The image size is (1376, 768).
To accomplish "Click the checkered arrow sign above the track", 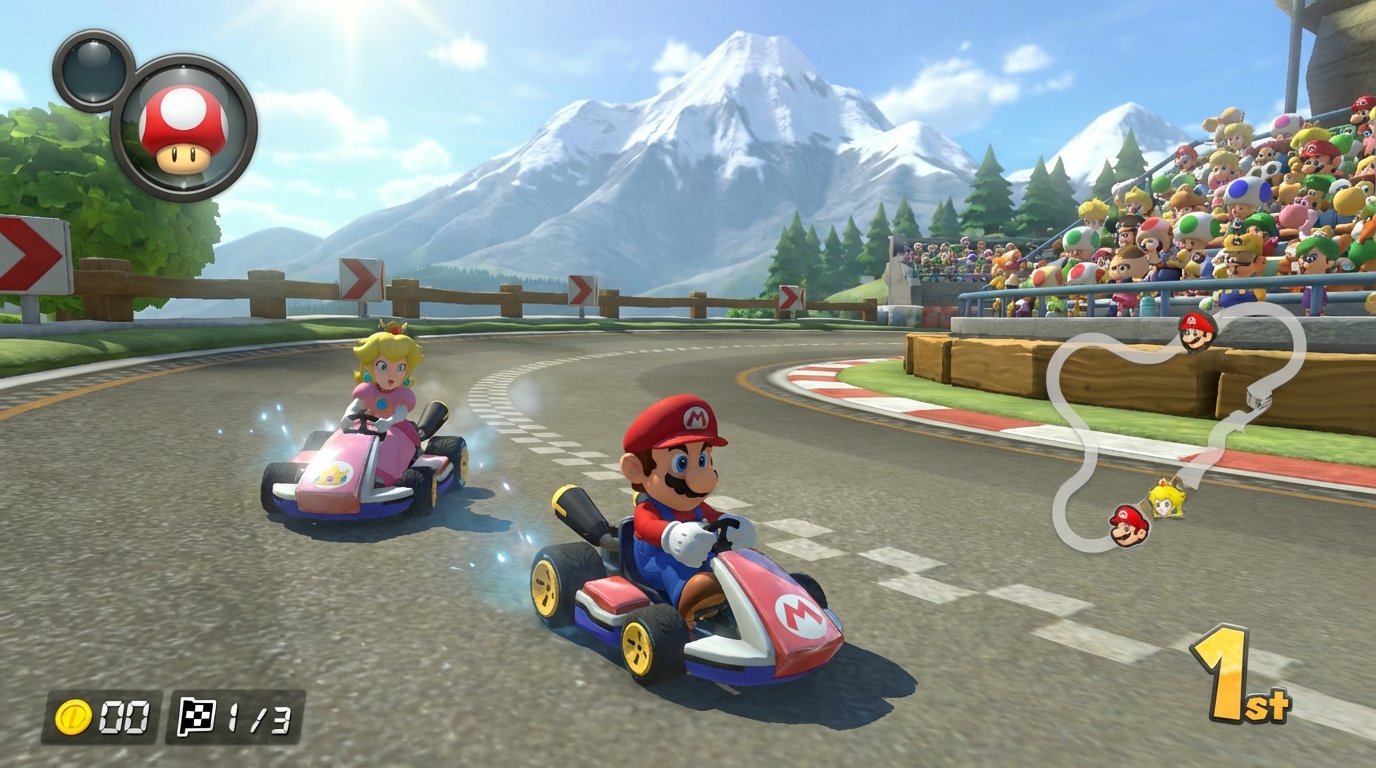I will (582, 289).
